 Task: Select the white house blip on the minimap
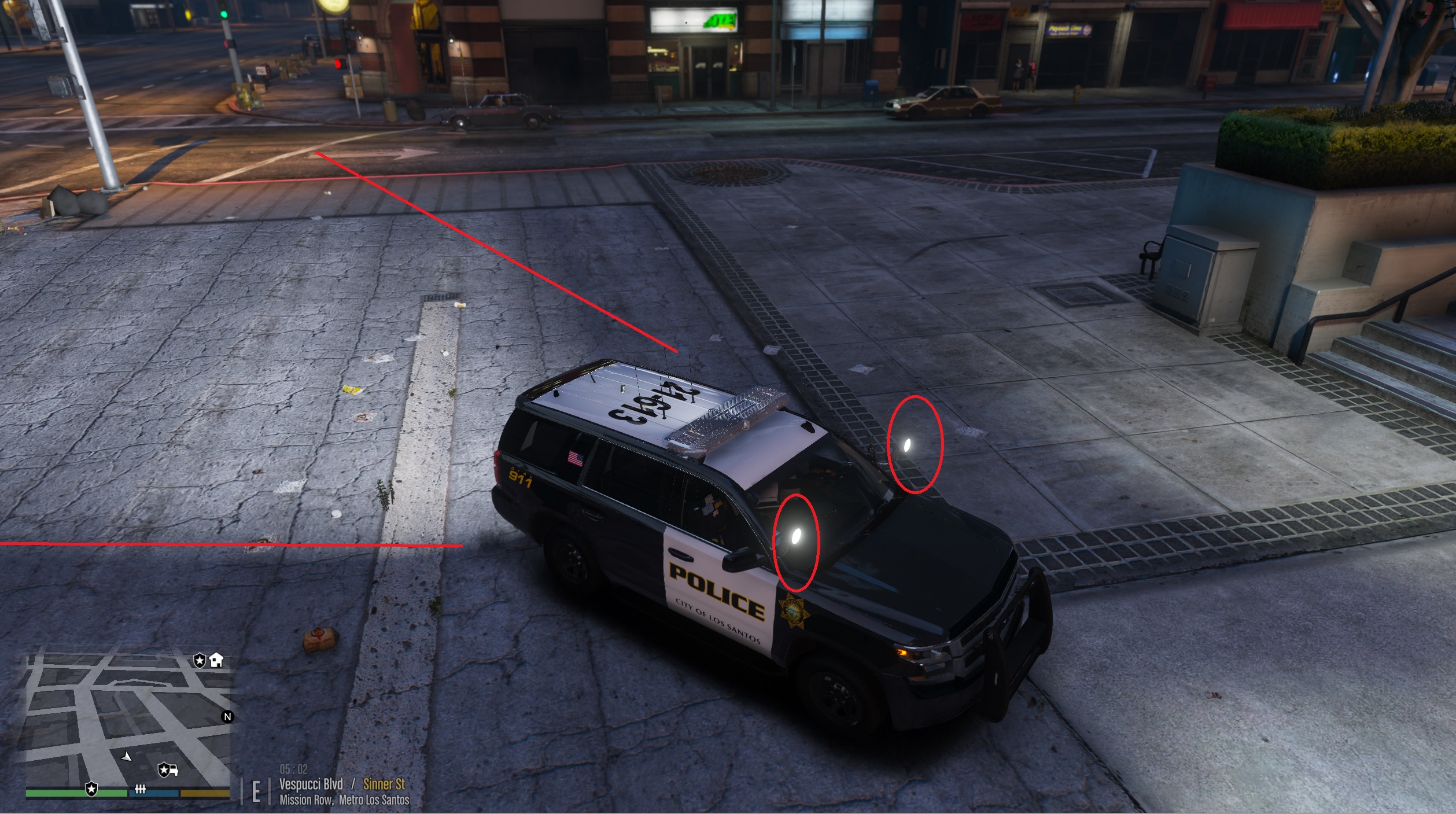(216, 660)
